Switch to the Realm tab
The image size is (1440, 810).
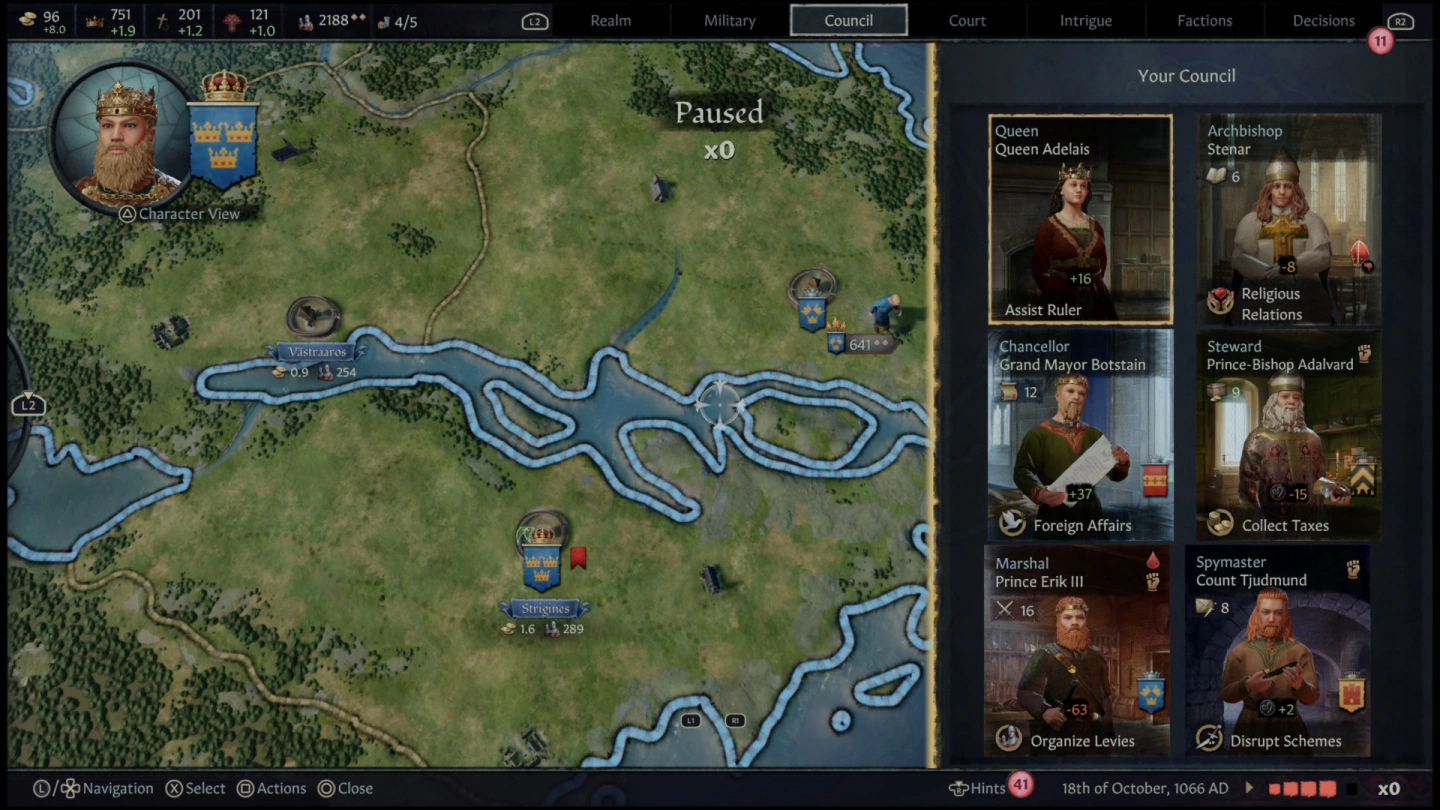click(610, 19)
